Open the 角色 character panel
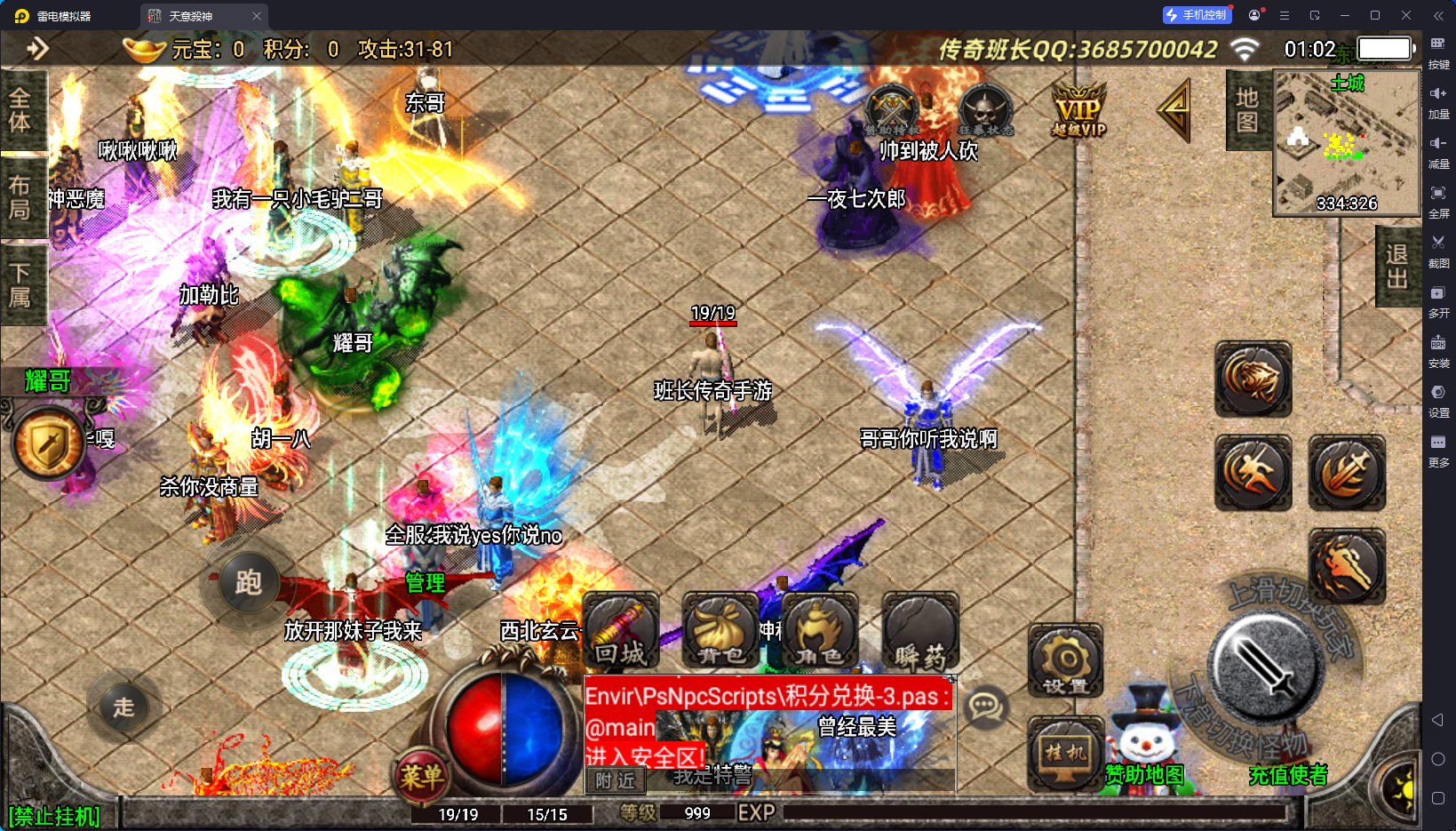The height and width of the screenshot is (831, 1456). click(x=819, y=630)
